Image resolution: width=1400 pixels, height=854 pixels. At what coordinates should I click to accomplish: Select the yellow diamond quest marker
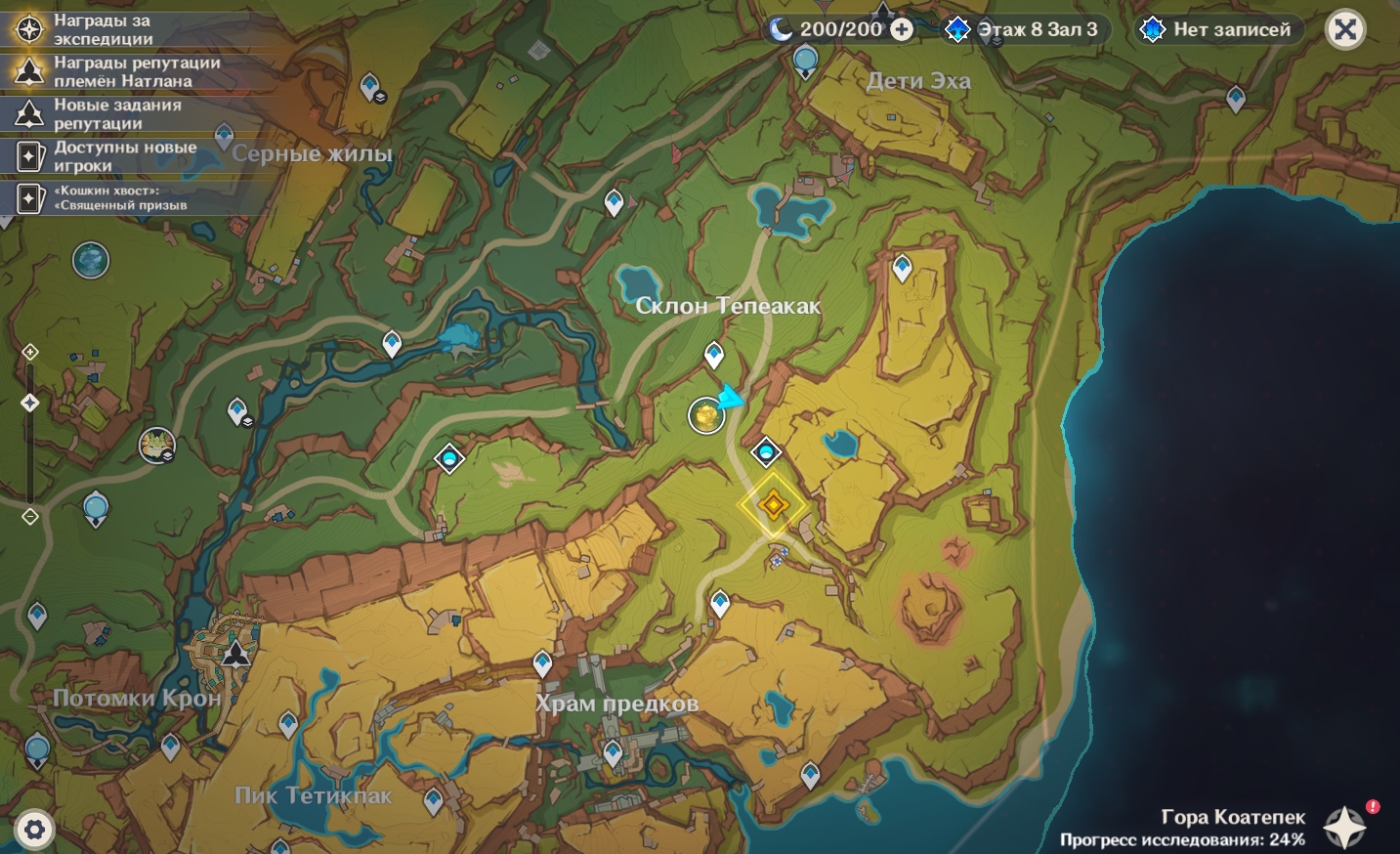click(773, 505)
